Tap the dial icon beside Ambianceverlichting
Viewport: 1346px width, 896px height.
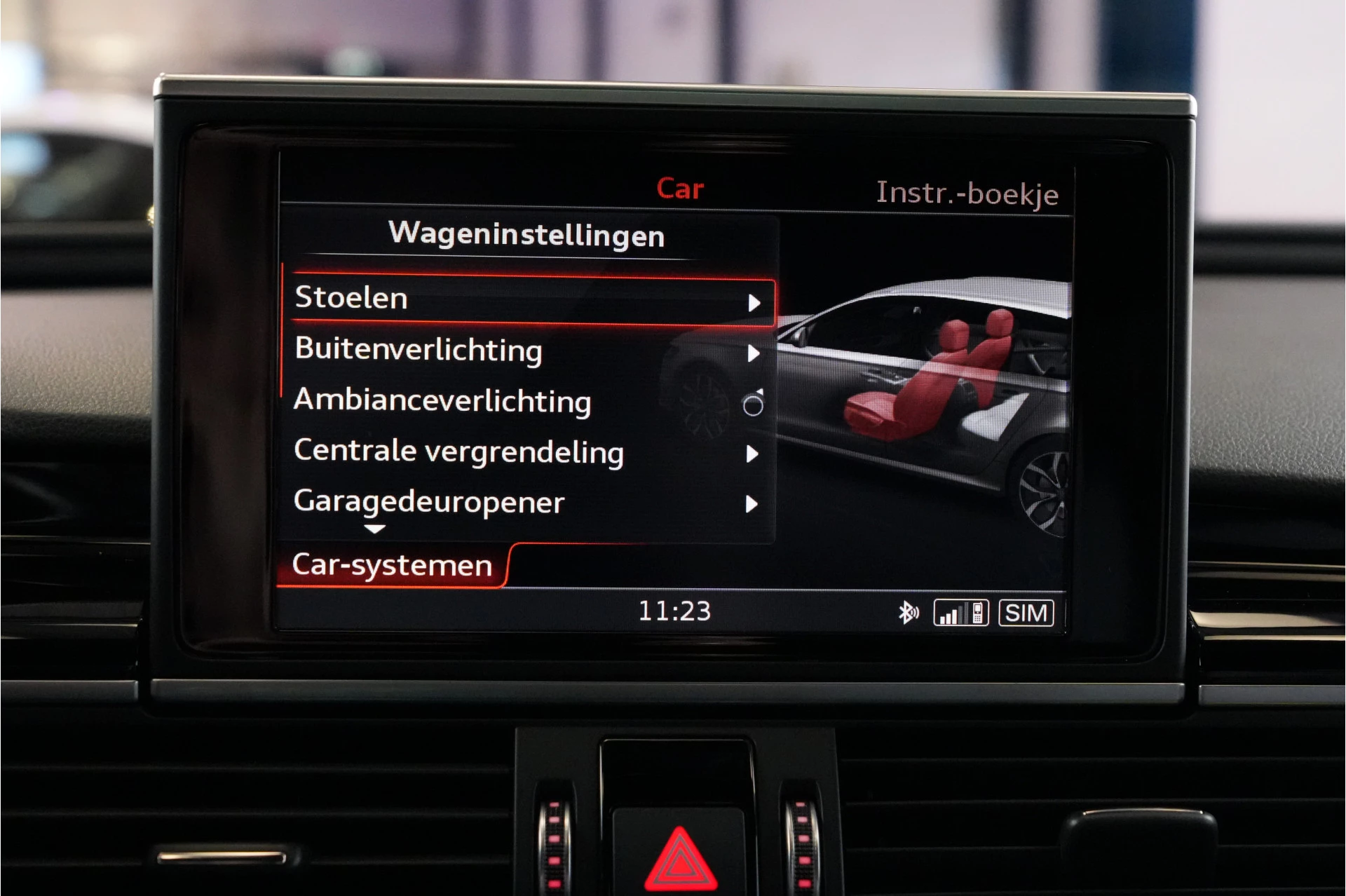coord(752,405)
